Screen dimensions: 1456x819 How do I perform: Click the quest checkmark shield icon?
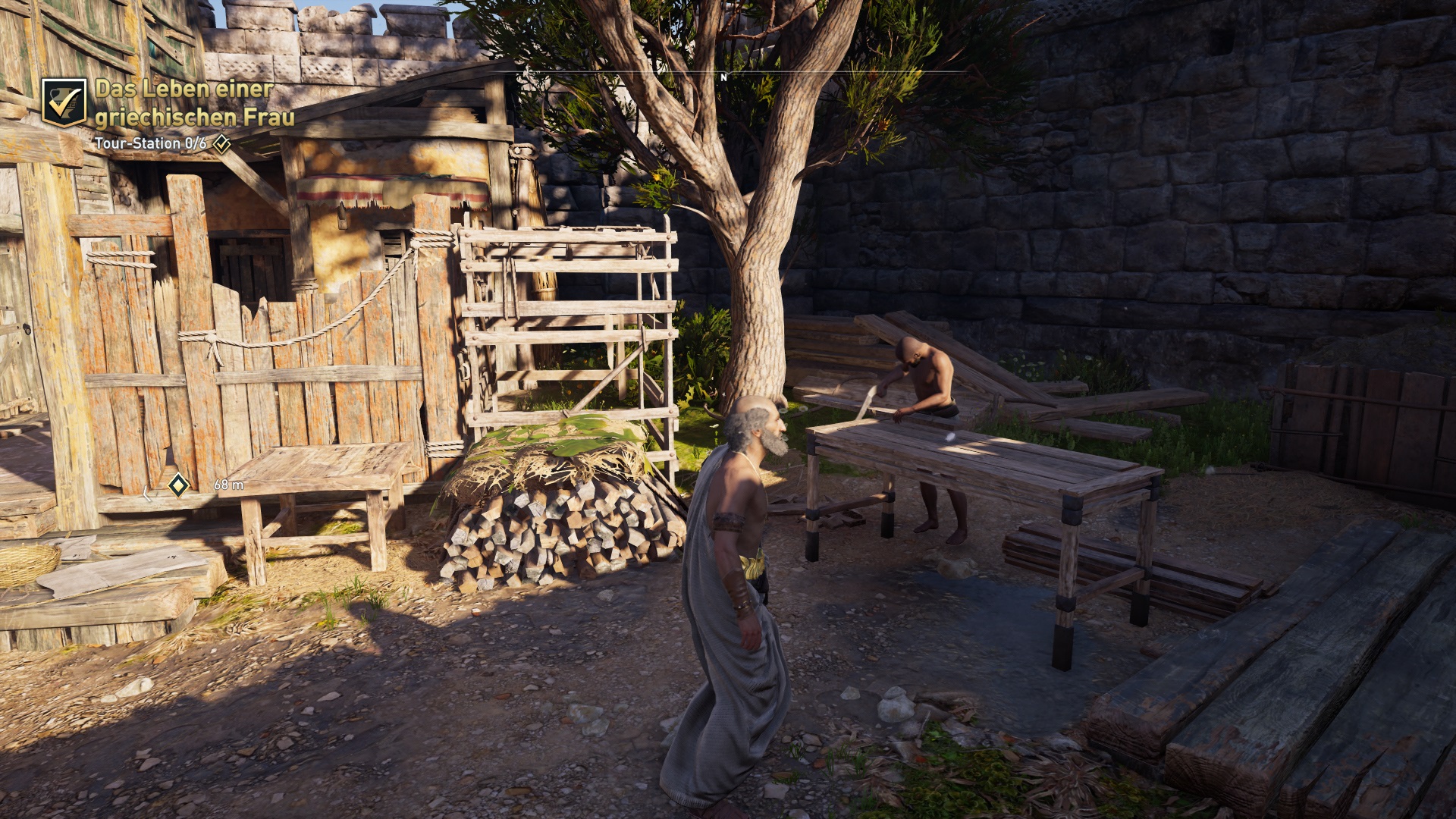click(x=64, y=102)
